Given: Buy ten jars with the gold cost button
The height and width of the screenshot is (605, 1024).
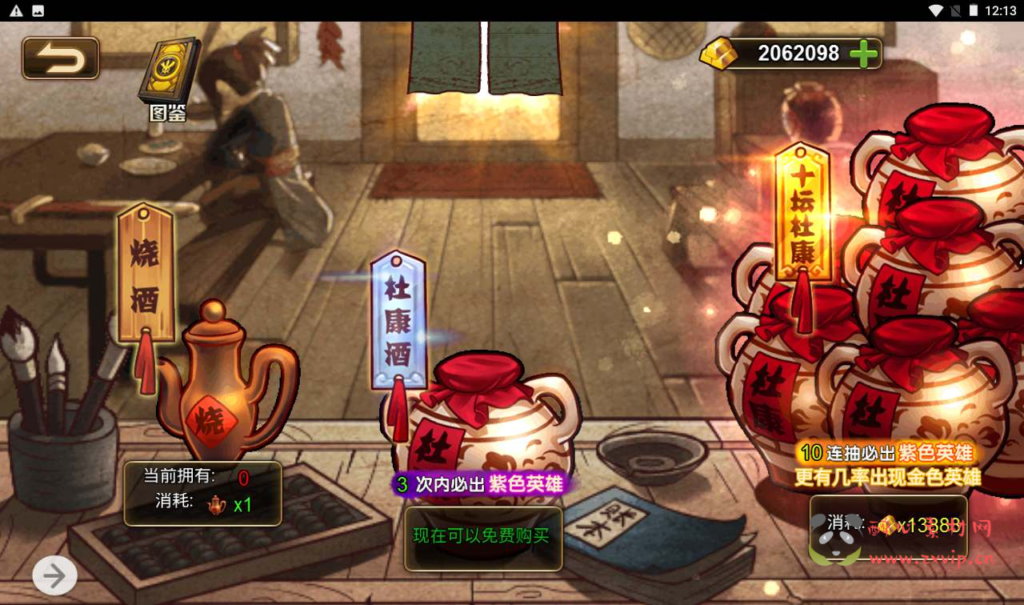Looking at the screenshot, I should tap(888, 525).
